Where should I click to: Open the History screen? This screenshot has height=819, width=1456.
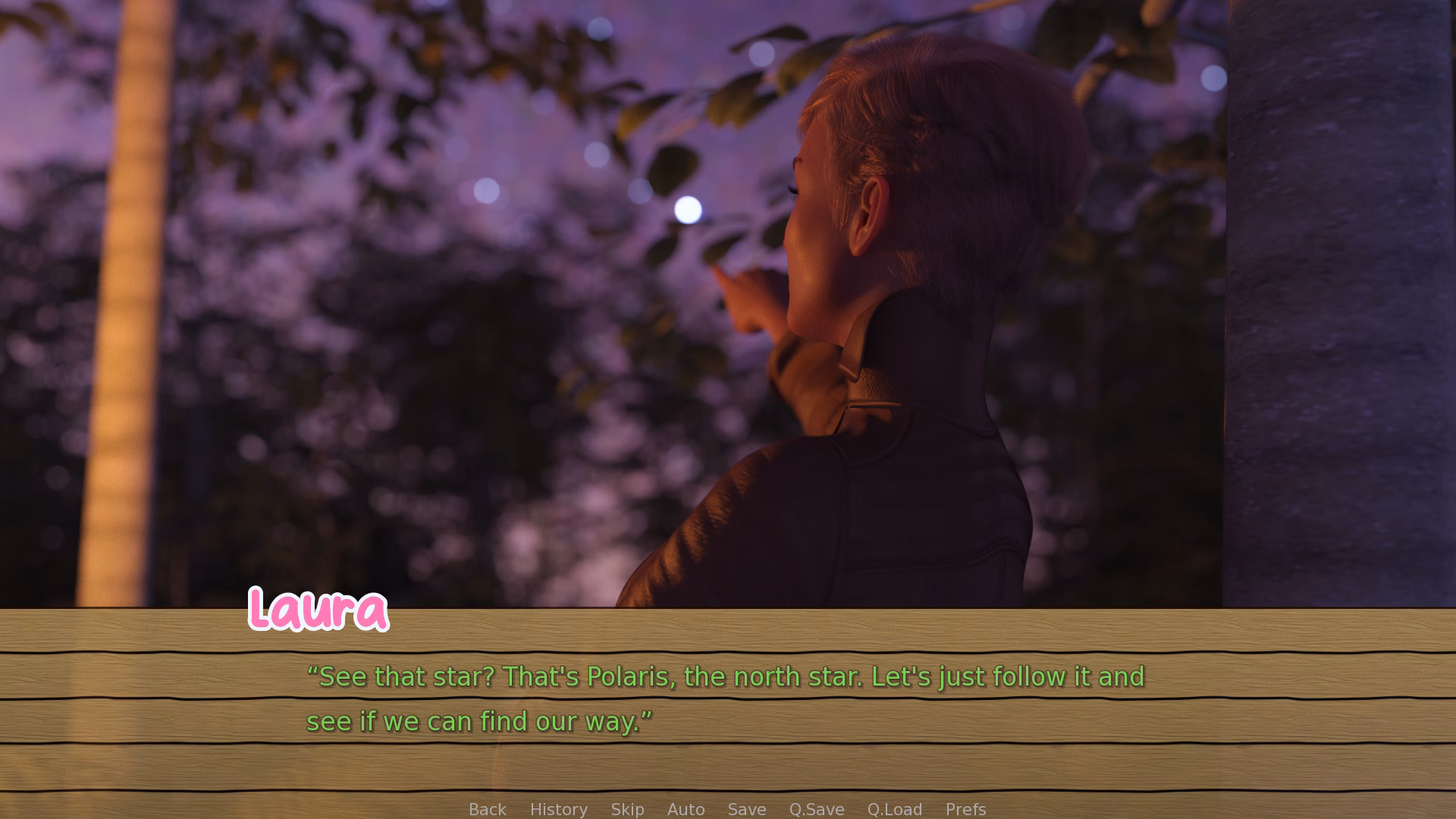(x=557, y=808)
